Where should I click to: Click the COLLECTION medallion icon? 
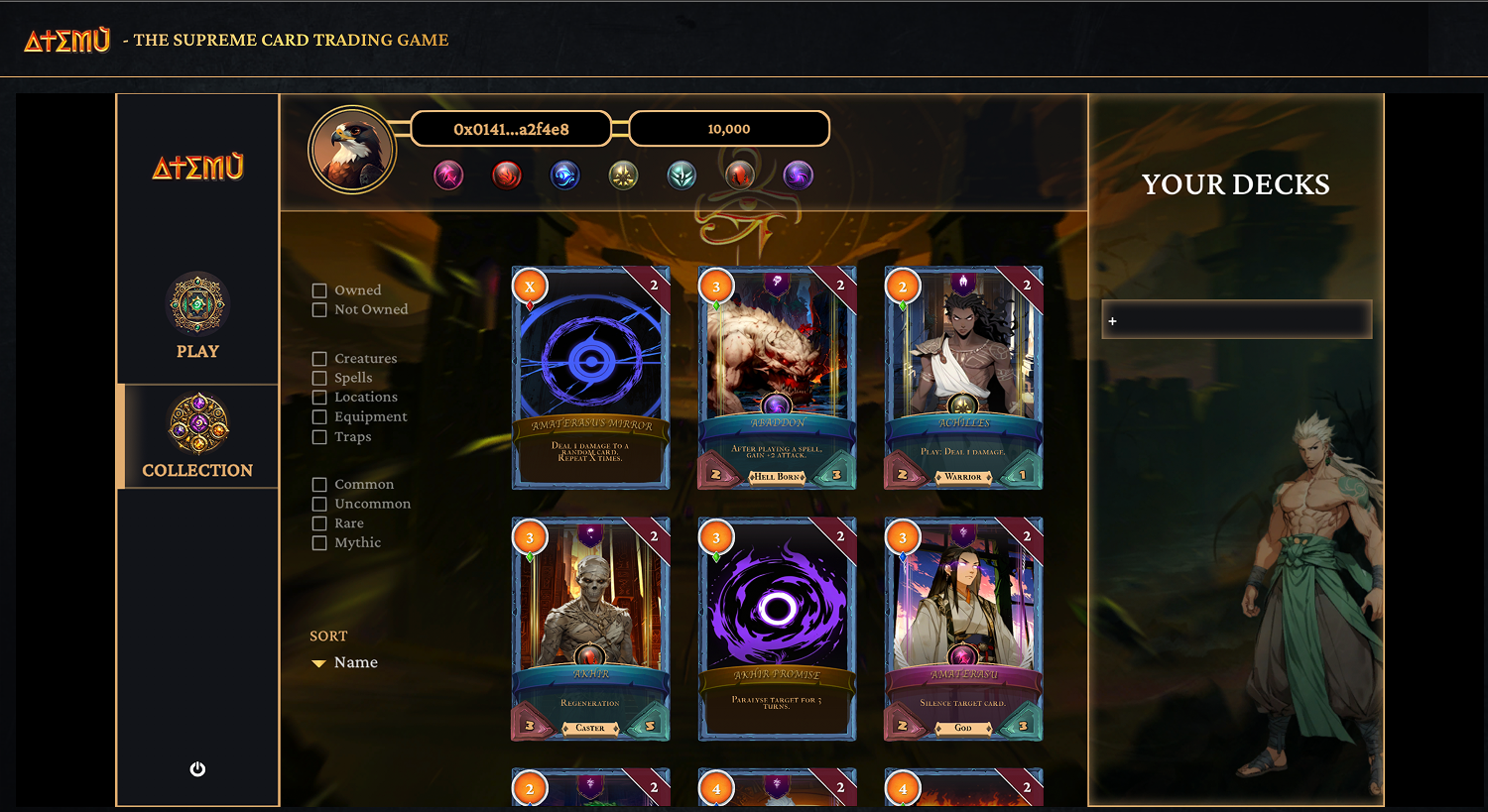point(197,424)
